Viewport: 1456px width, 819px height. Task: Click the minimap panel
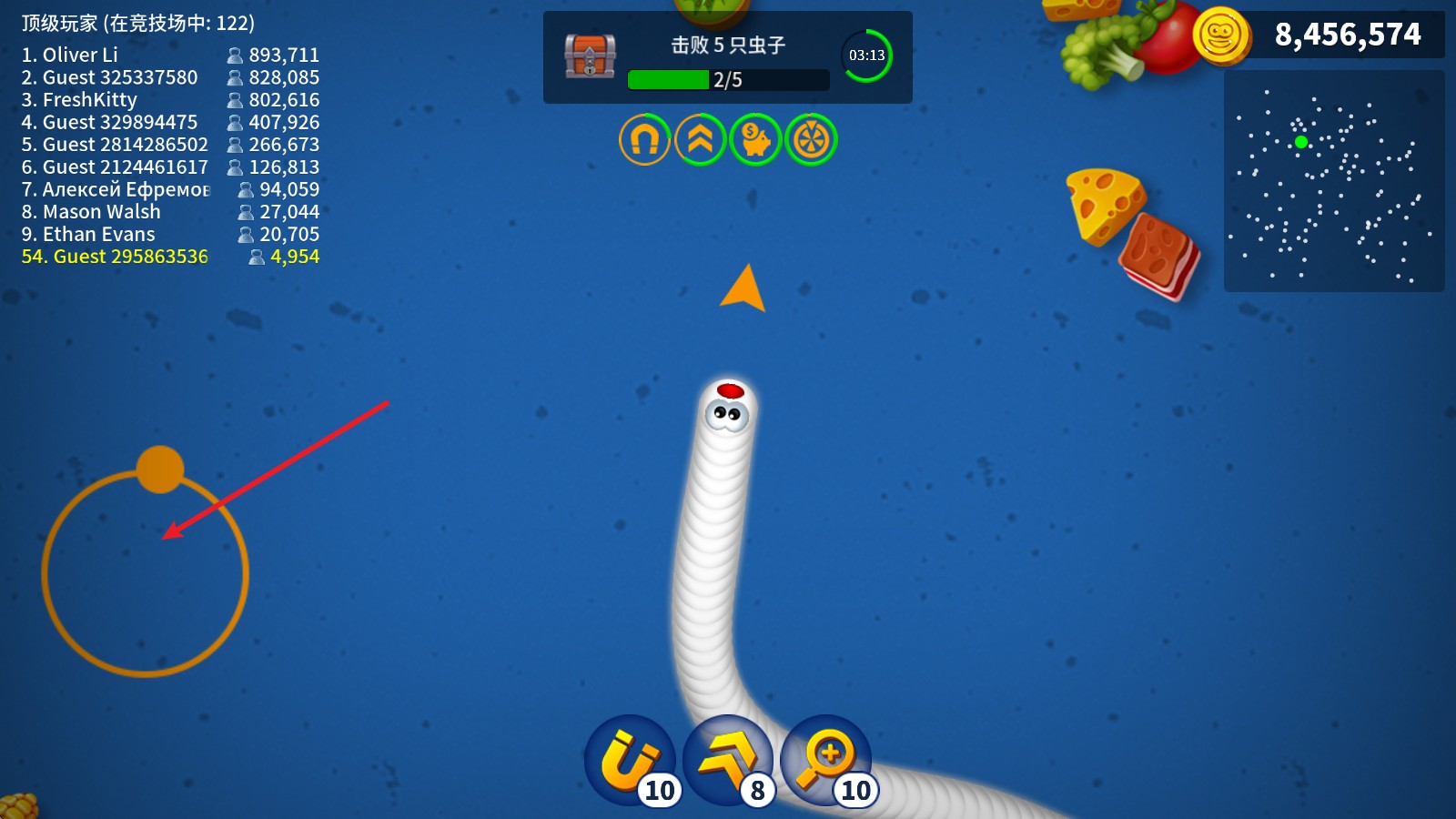pos(1334,181)
